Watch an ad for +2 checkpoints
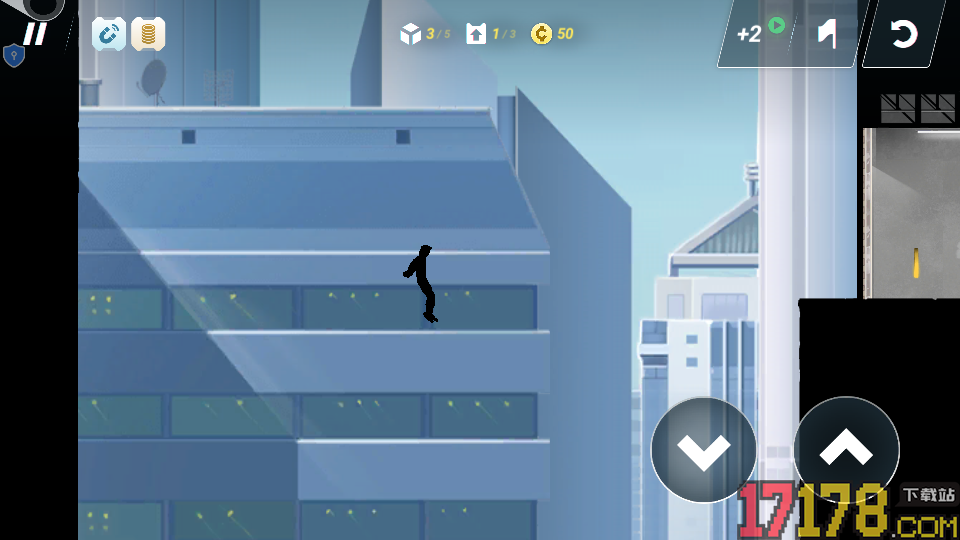960x540 pixels. 756,33
